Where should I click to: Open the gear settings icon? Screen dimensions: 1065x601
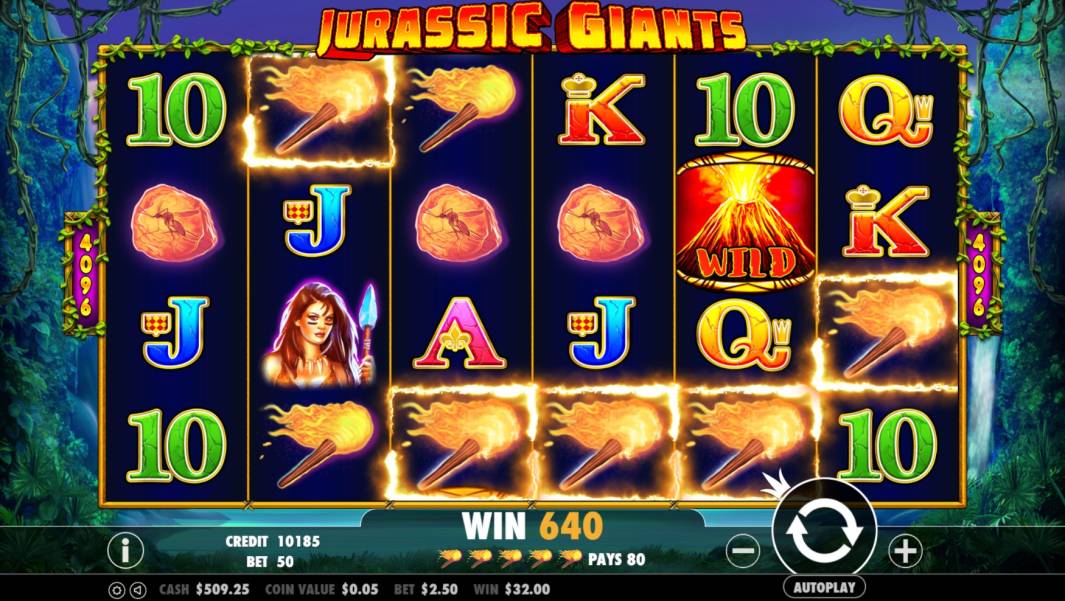[115, 590]
